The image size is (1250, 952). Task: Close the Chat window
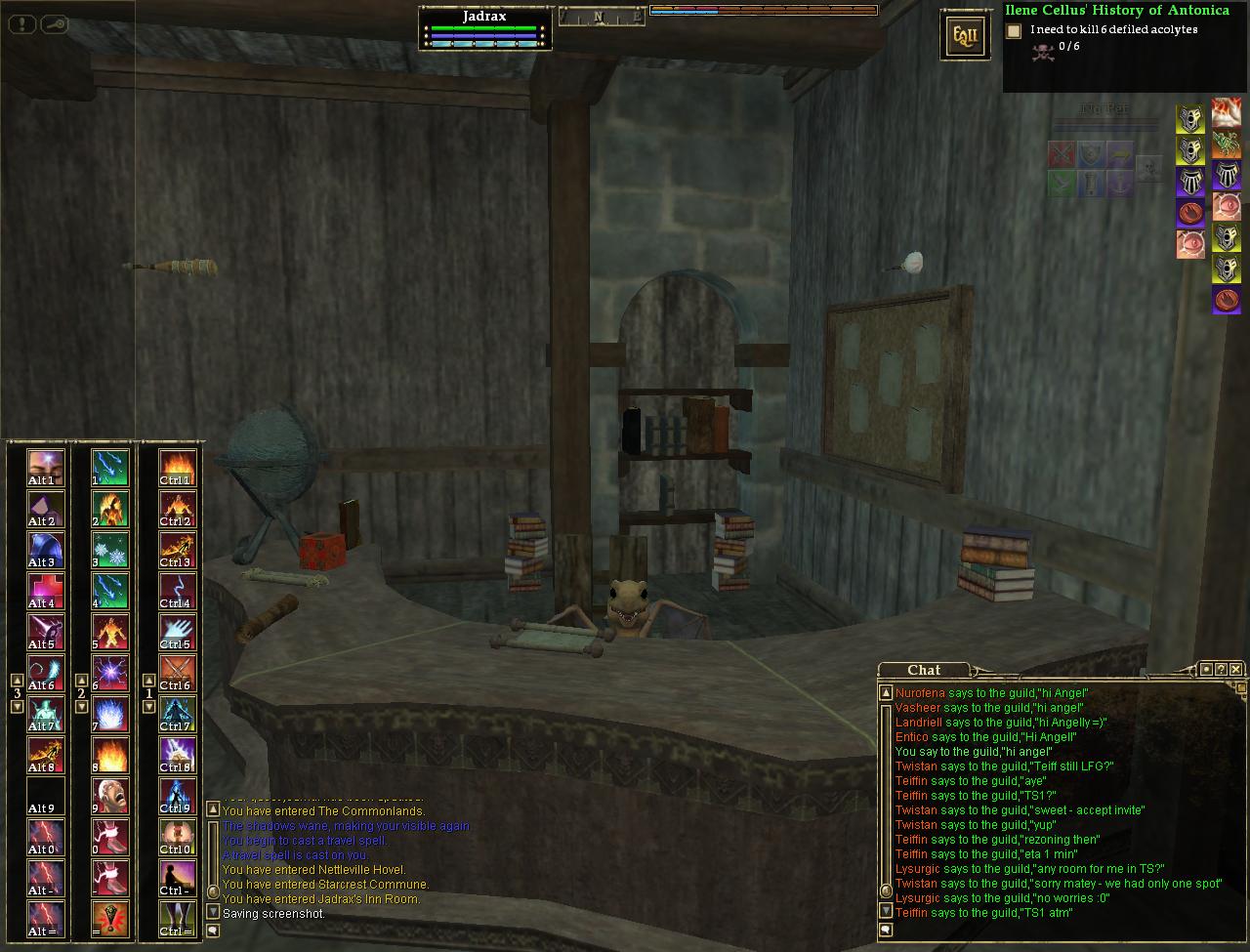pyautogui.click(x=1236, y=669)
